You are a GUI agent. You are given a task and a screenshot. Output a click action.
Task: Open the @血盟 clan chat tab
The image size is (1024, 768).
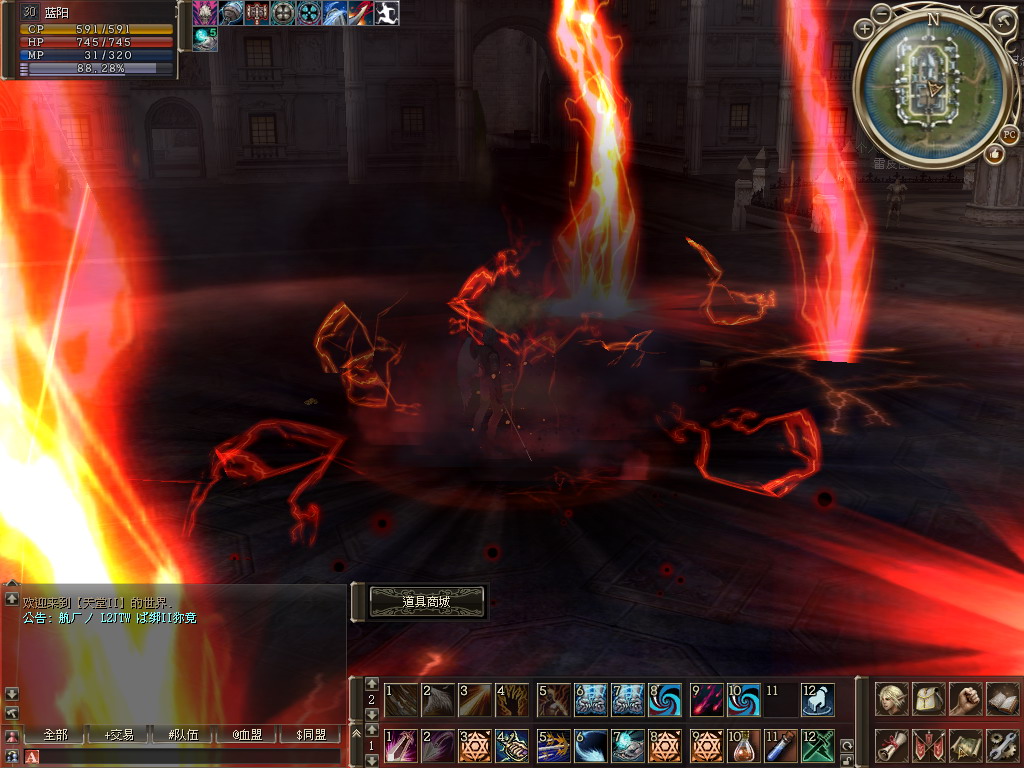point(247,735)
